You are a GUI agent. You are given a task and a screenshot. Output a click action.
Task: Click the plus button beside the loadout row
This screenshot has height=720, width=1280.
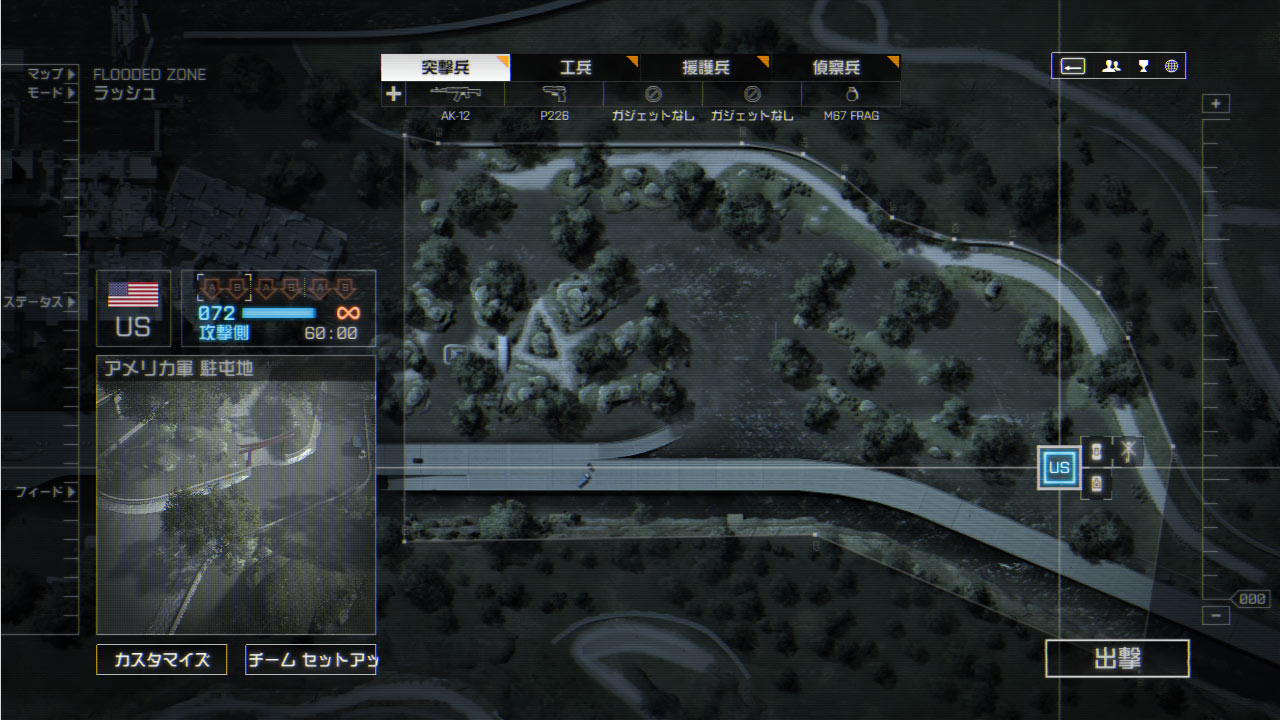point(393,94)
